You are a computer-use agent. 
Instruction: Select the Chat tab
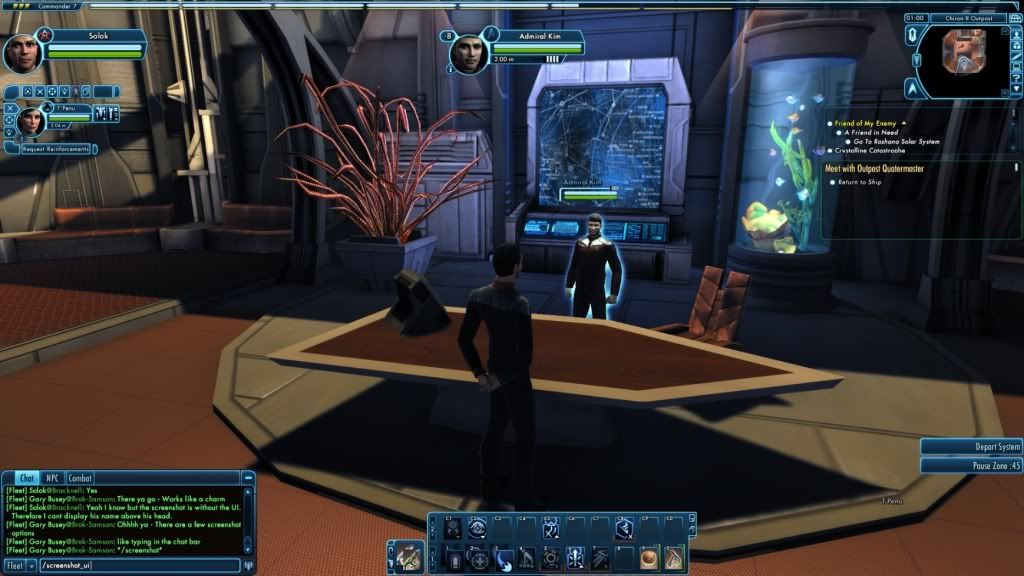tap(25, 478)
